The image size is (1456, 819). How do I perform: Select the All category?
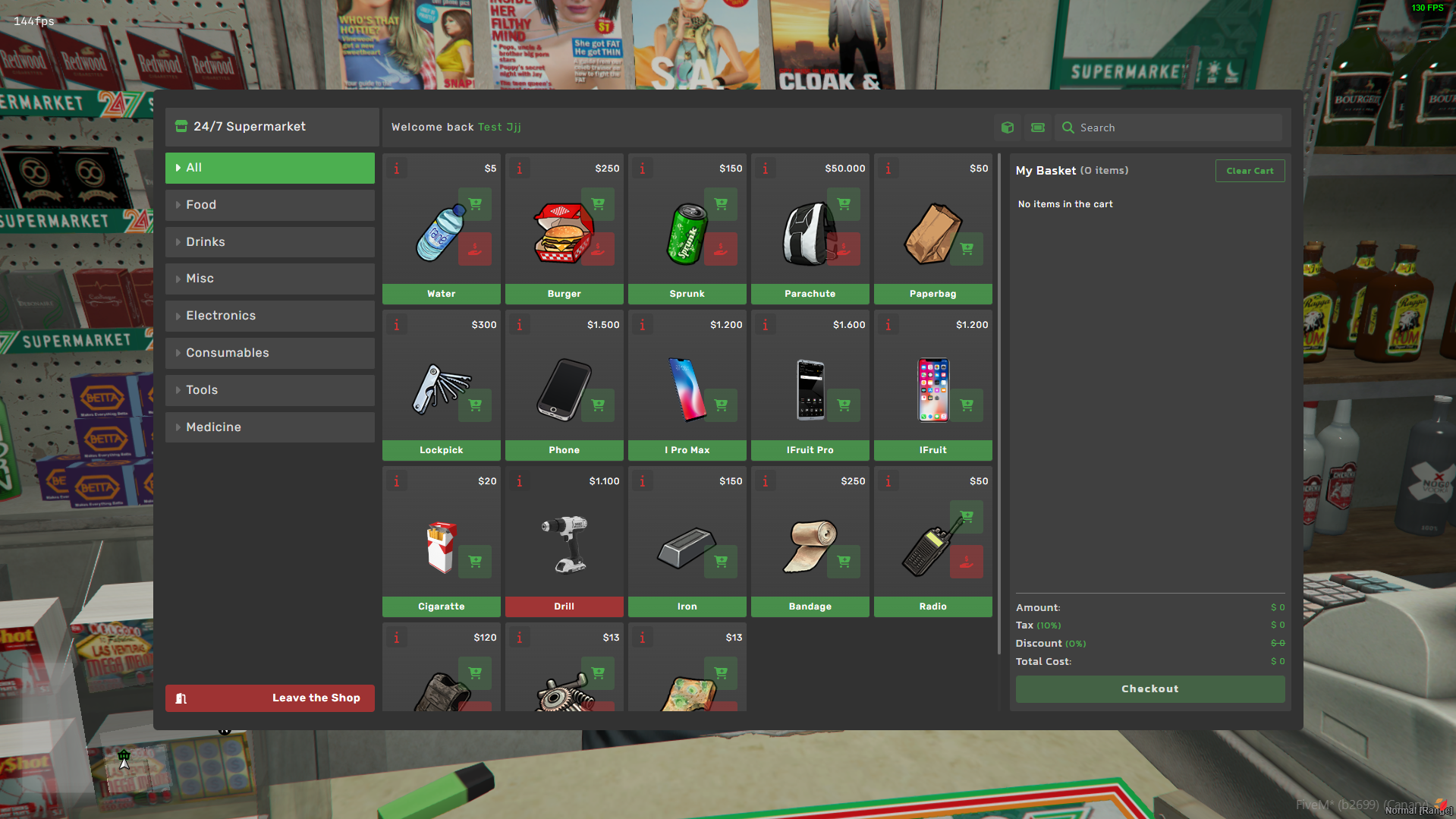[x=269, y=168]
